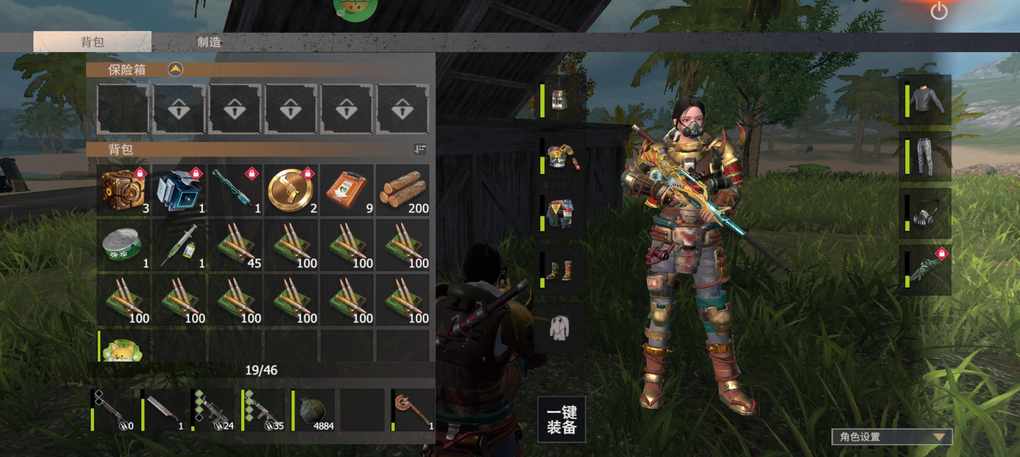This screenshot has width=1020, height=457.
Task: Open the 角色设置 character settings dropdown
Action: click(891, 437)
